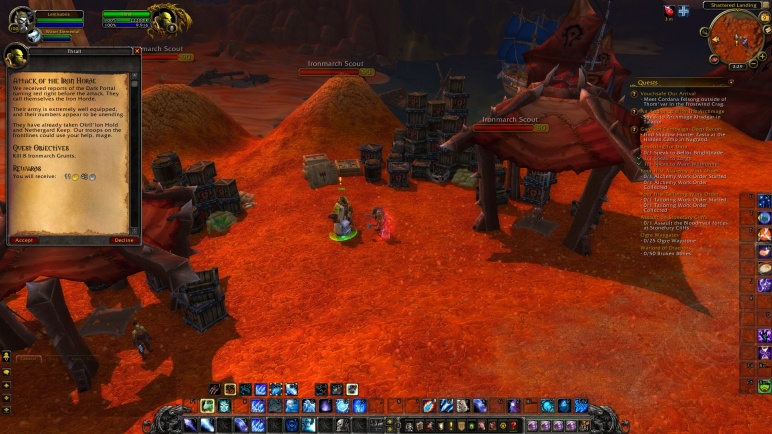The height and width of the screenshot is (434, 772).
Task: Select the Water Elemental pet portrait
Action: (33, 35)
